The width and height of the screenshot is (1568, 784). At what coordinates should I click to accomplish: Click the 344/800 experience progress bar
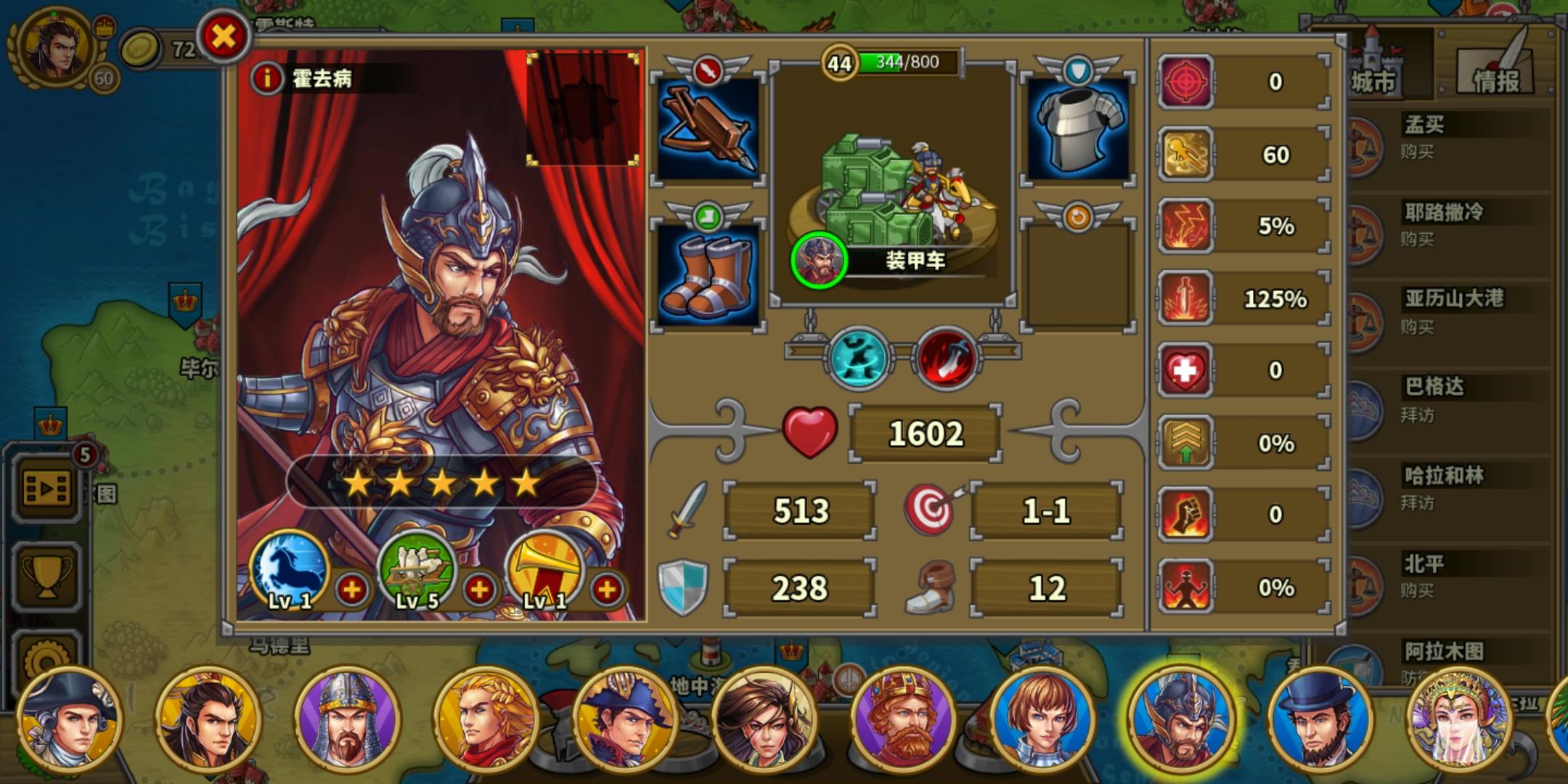(x=900, y=62)
